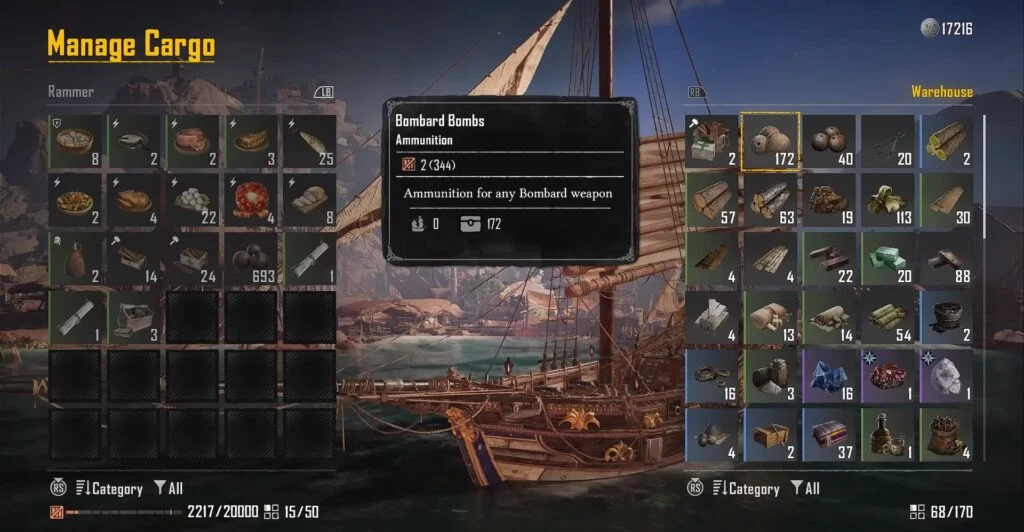Choose the bread loaves stack of 8
The height and width of the screenshot is (532, 1024).
pyautogui.click(x=309, y=200)
